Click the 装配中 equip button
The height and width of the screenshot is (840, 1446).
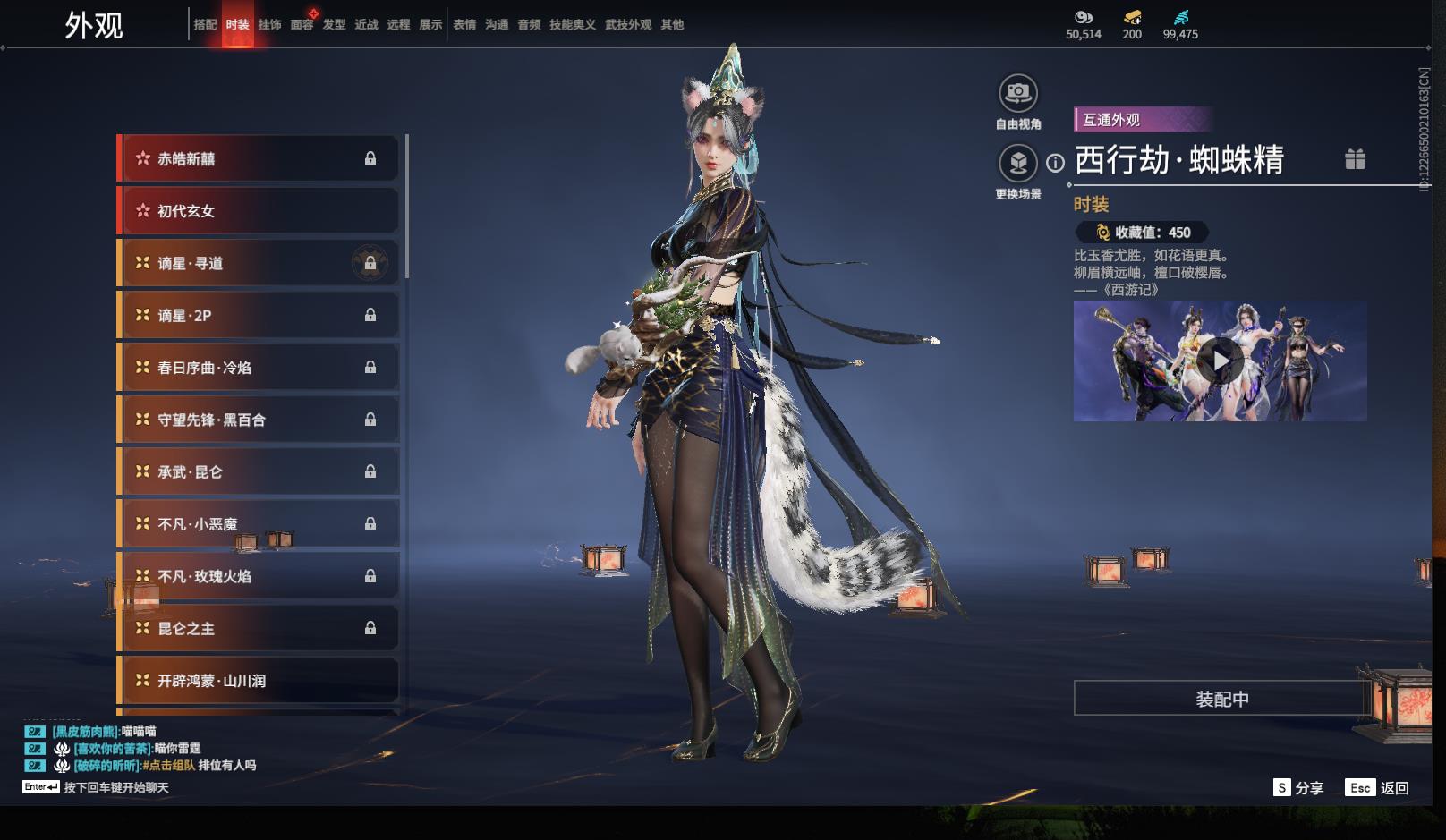1221,699
